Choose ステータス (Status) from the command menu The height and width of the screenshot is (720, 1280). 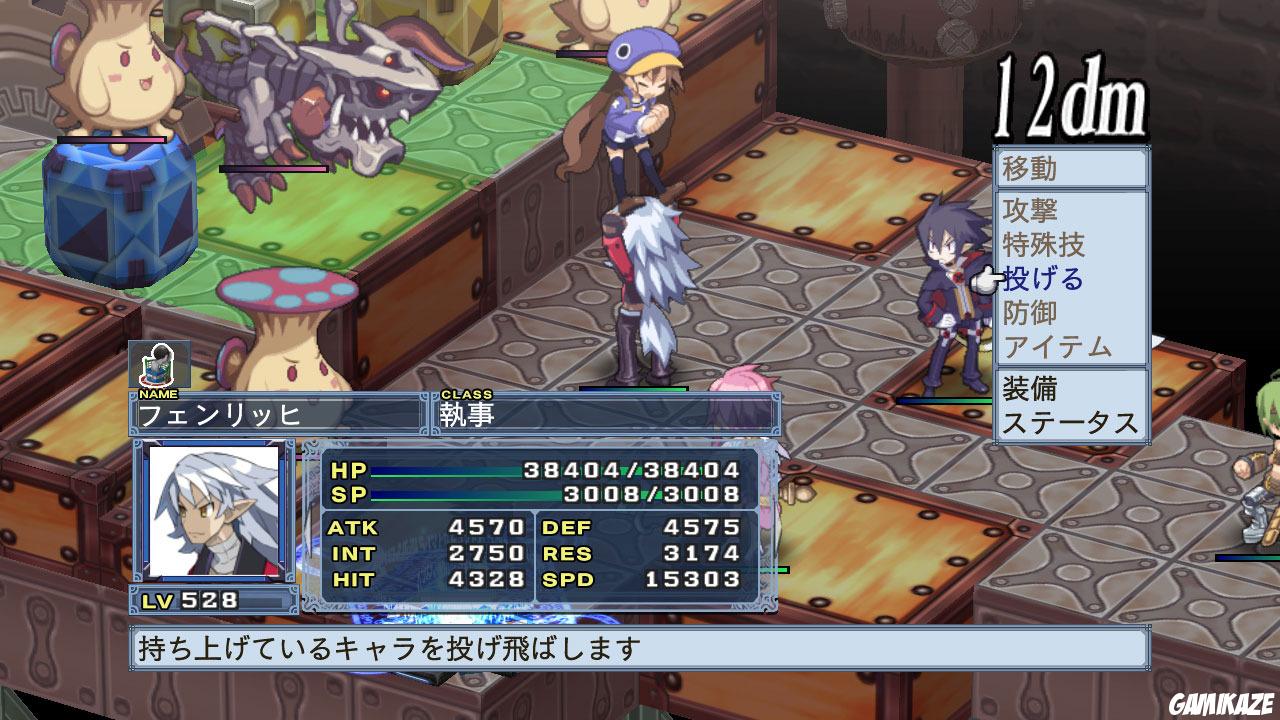1070,423
